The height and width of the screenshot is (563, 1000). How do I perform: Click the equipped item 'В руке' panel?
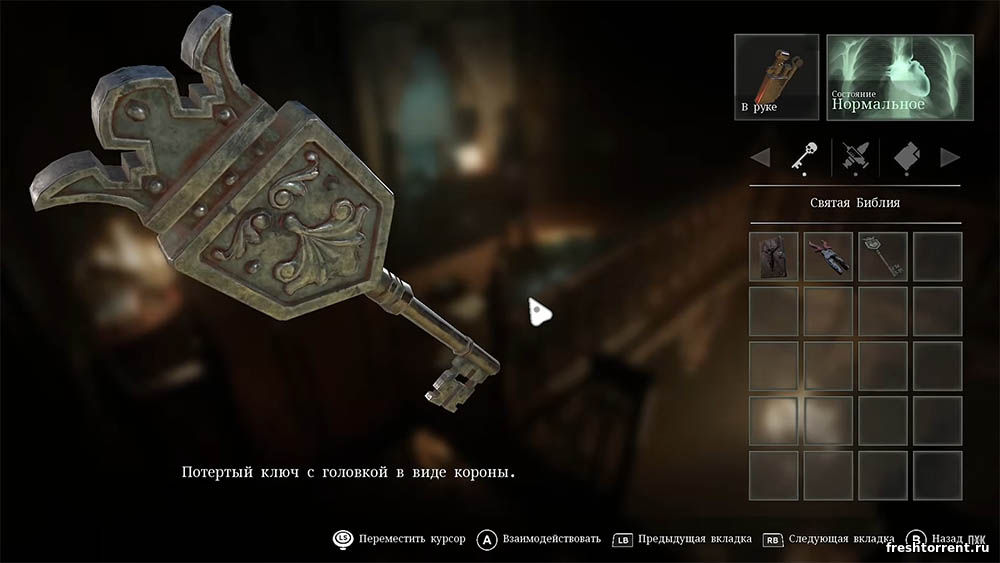(x=776, y=77)
